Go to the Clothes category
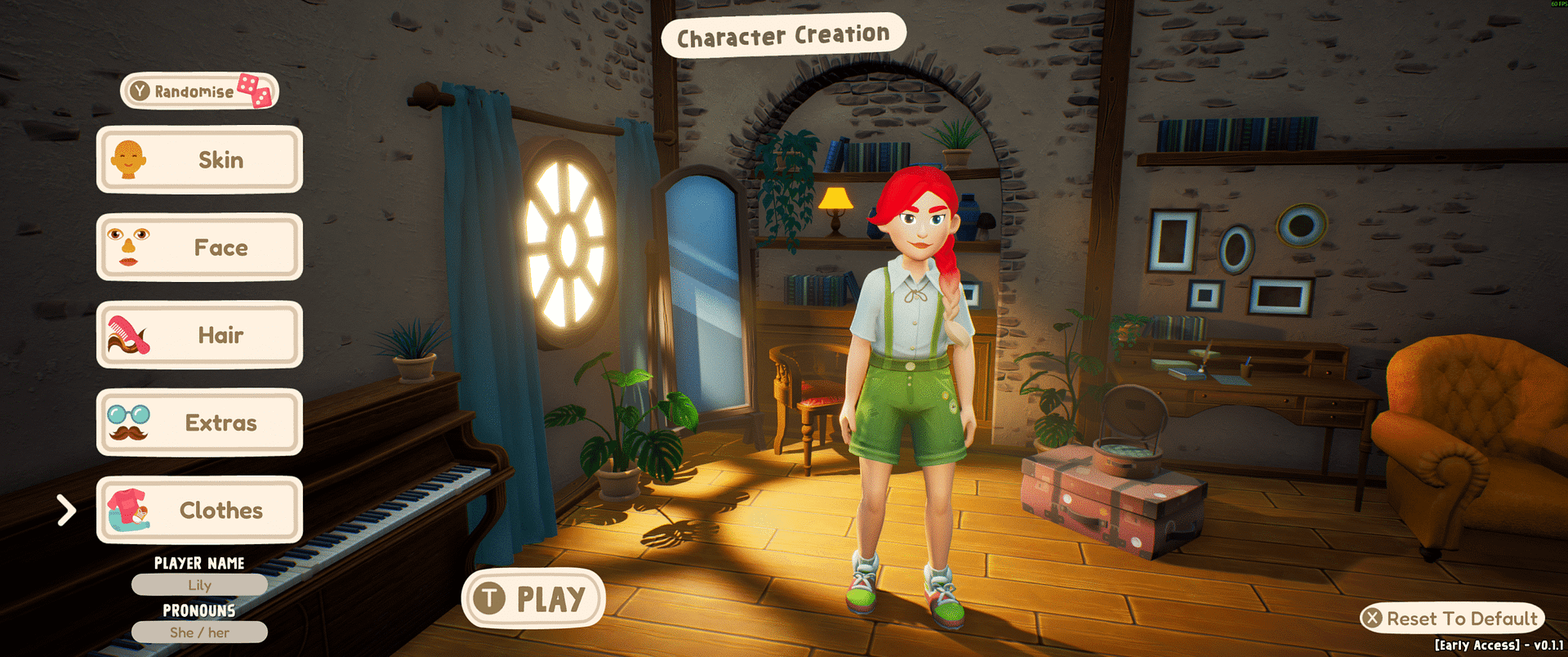Viewport: 1568px width, 657px height. 199,510
